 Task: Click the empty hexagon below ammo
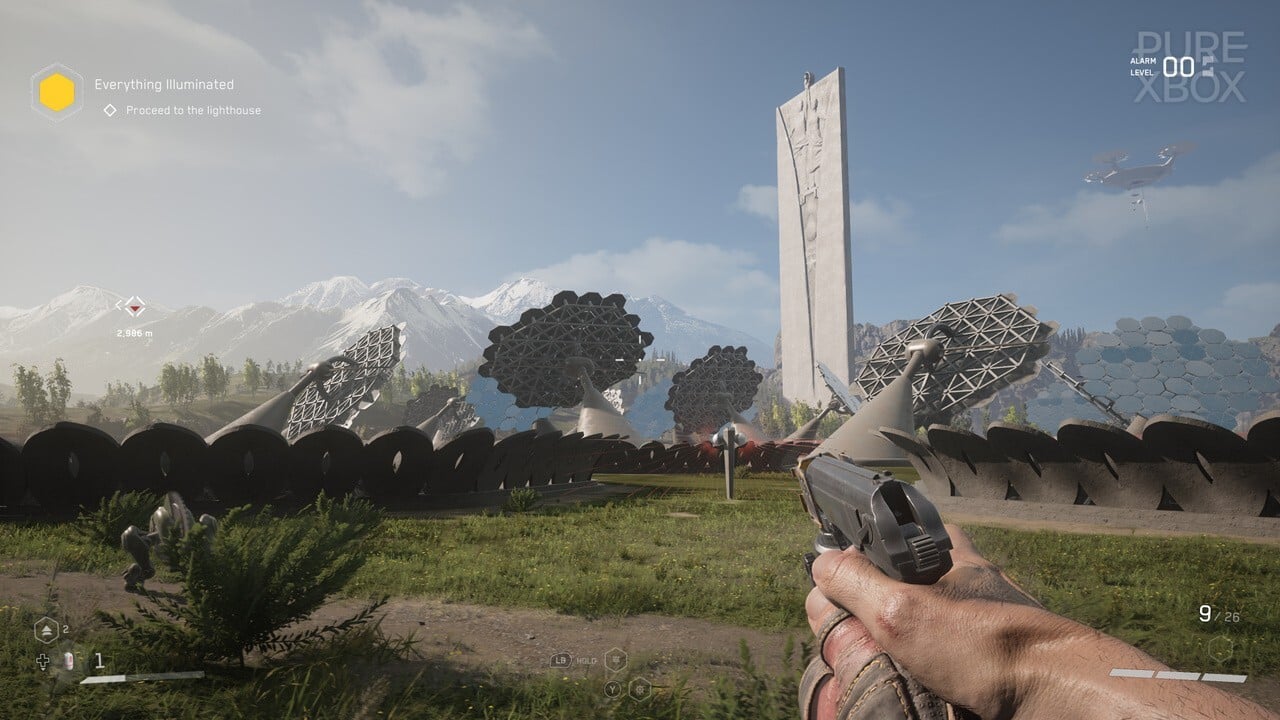[1219, 648]
